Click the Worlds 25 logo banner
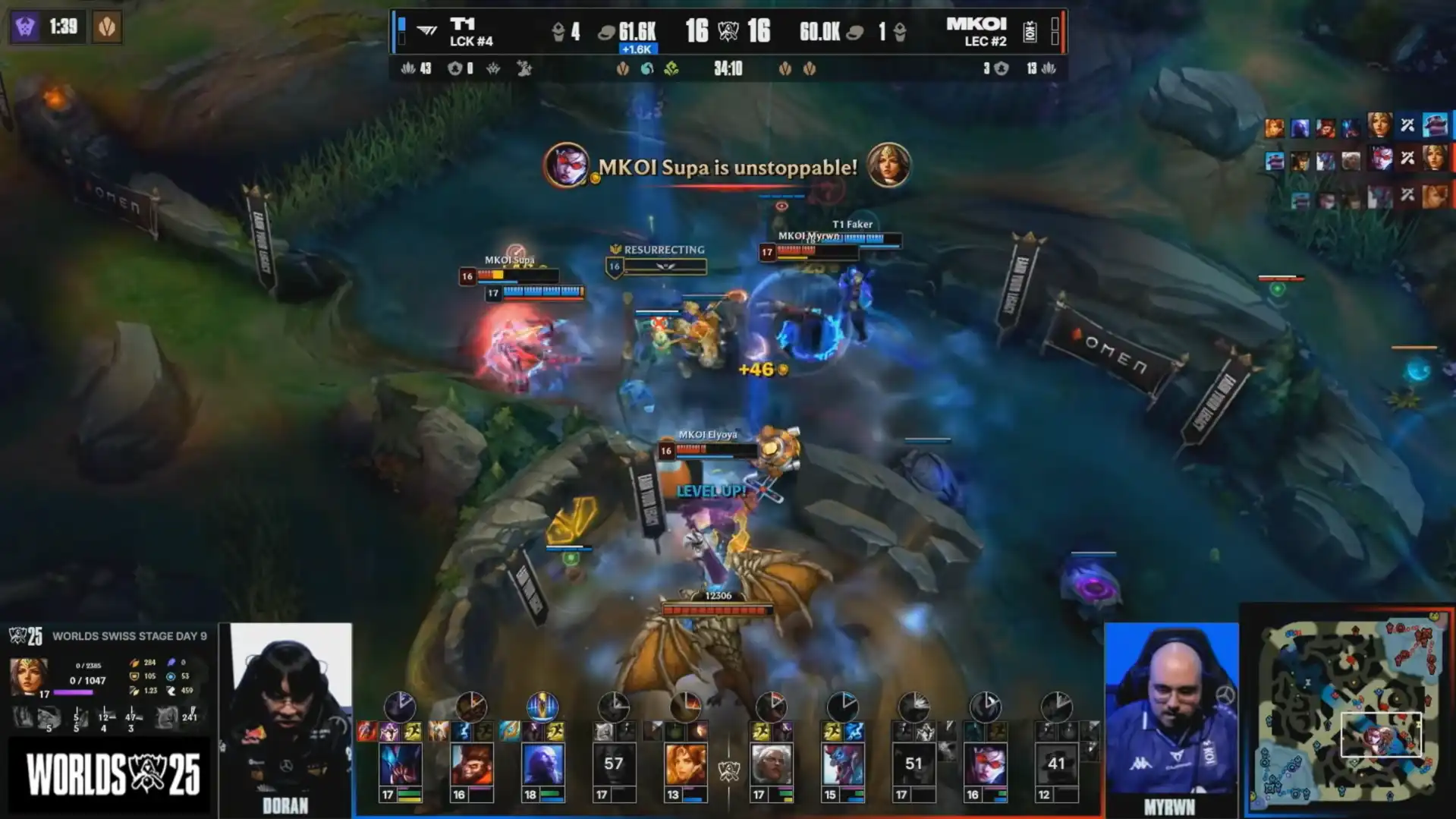1456x819 pixels. 112,776
